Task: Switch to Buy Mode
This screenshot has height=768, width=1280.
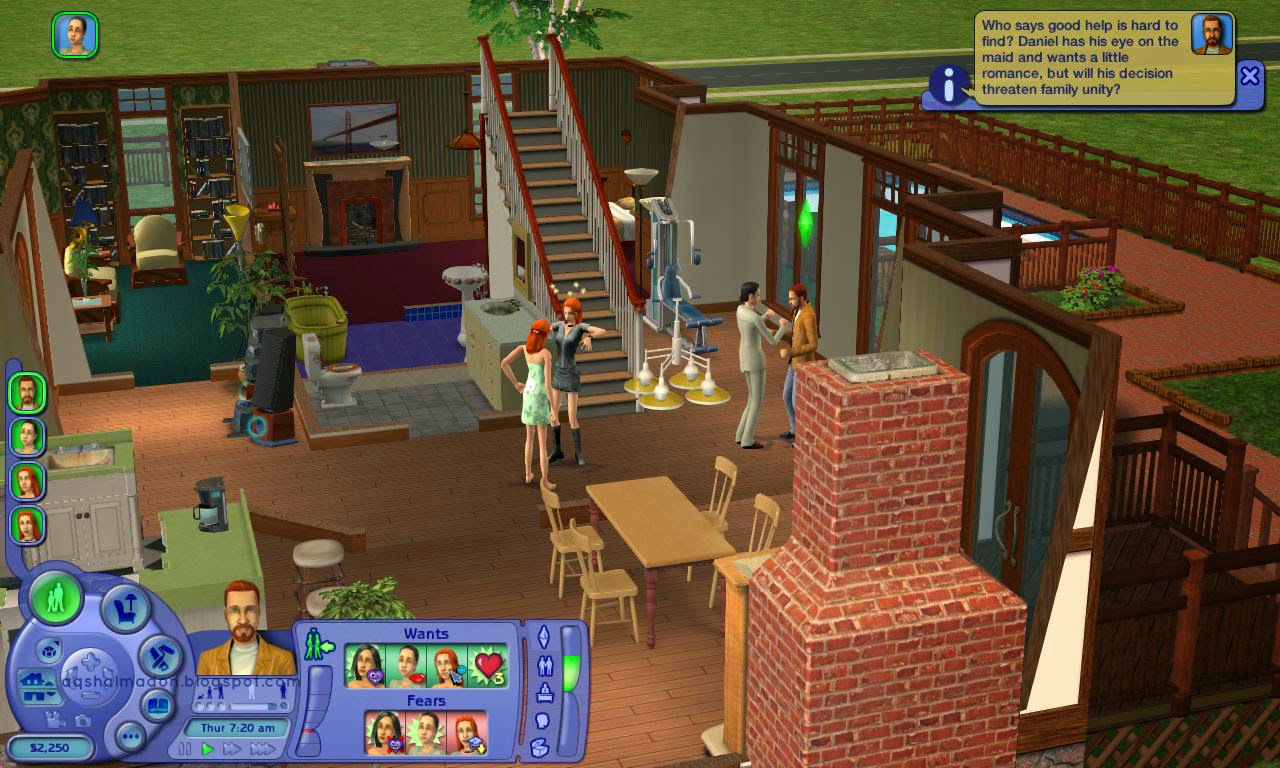Action: [x=126, y=607]
